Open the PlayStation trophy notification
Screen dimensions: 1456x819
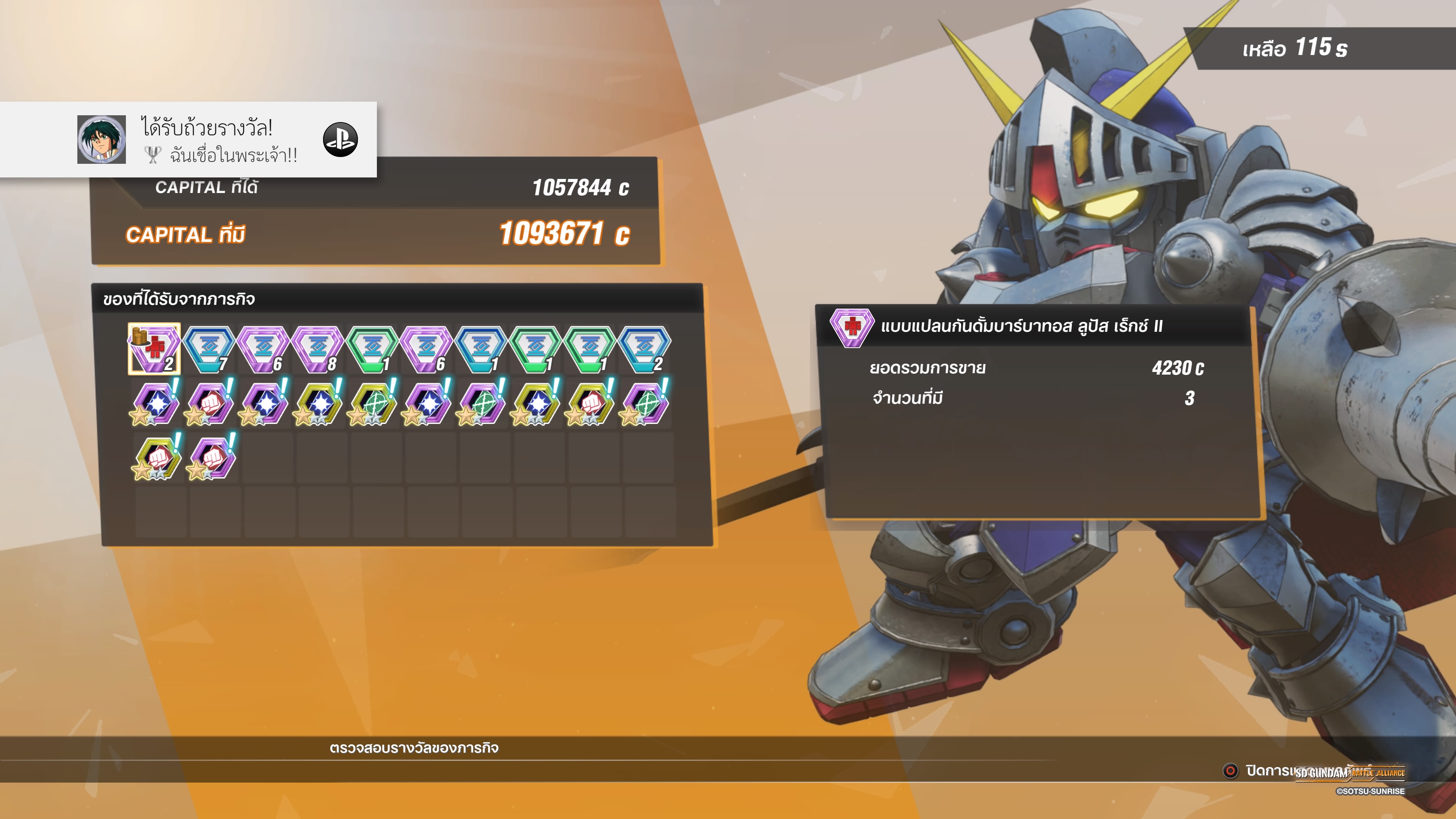[188, 140]
